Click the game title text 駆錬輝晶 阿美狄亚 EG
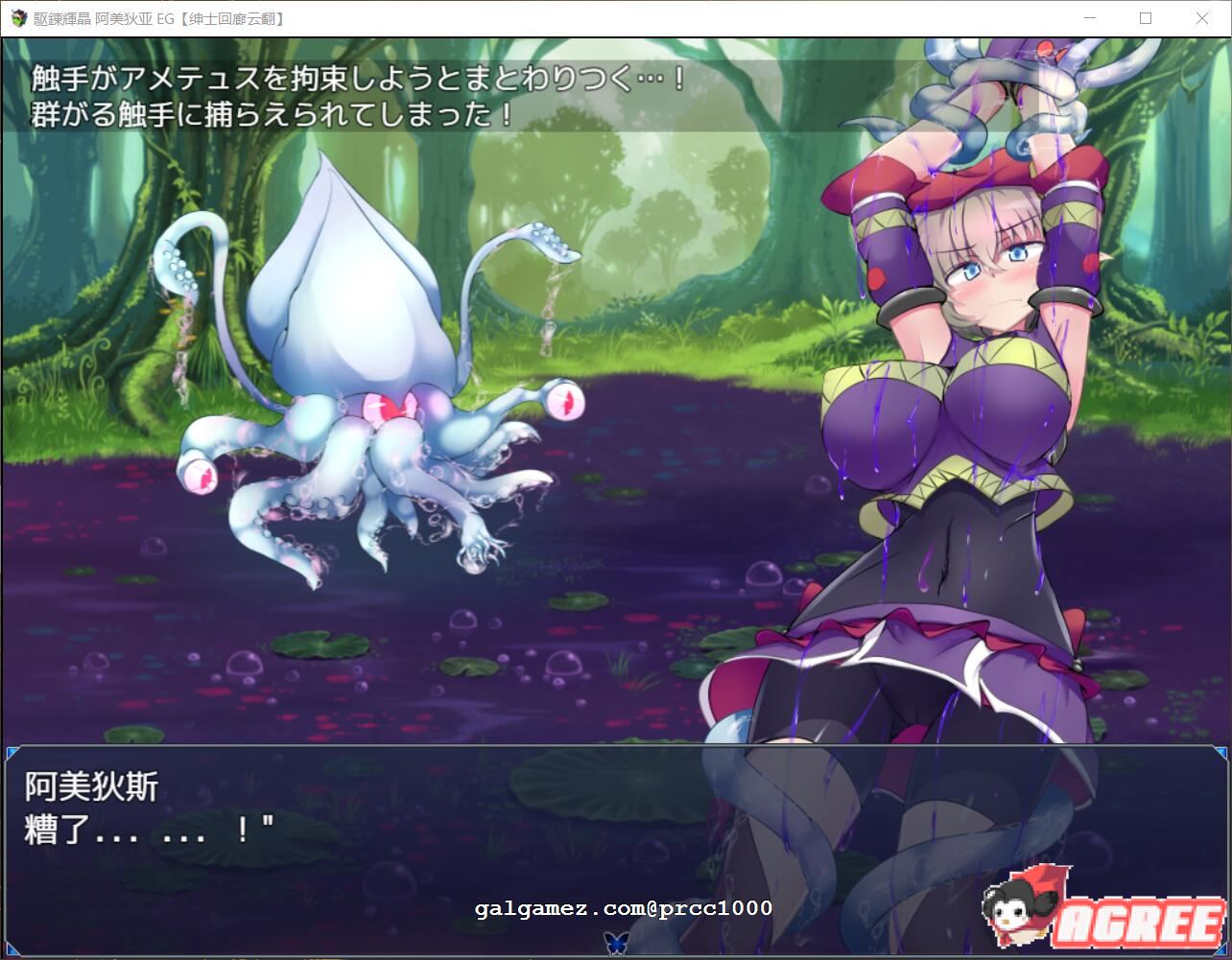 pyautogui.click(x=106, y=18)
